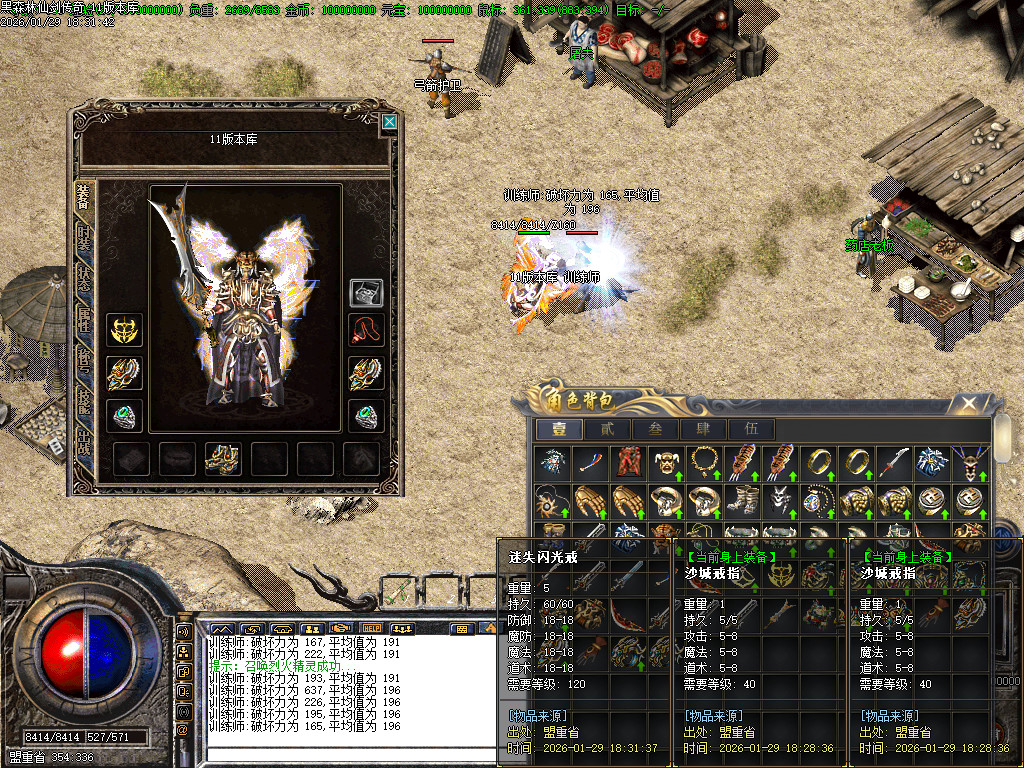Select the 技能 skills tab
This screenshot has width=1024, height=768.
click(85, 402)
